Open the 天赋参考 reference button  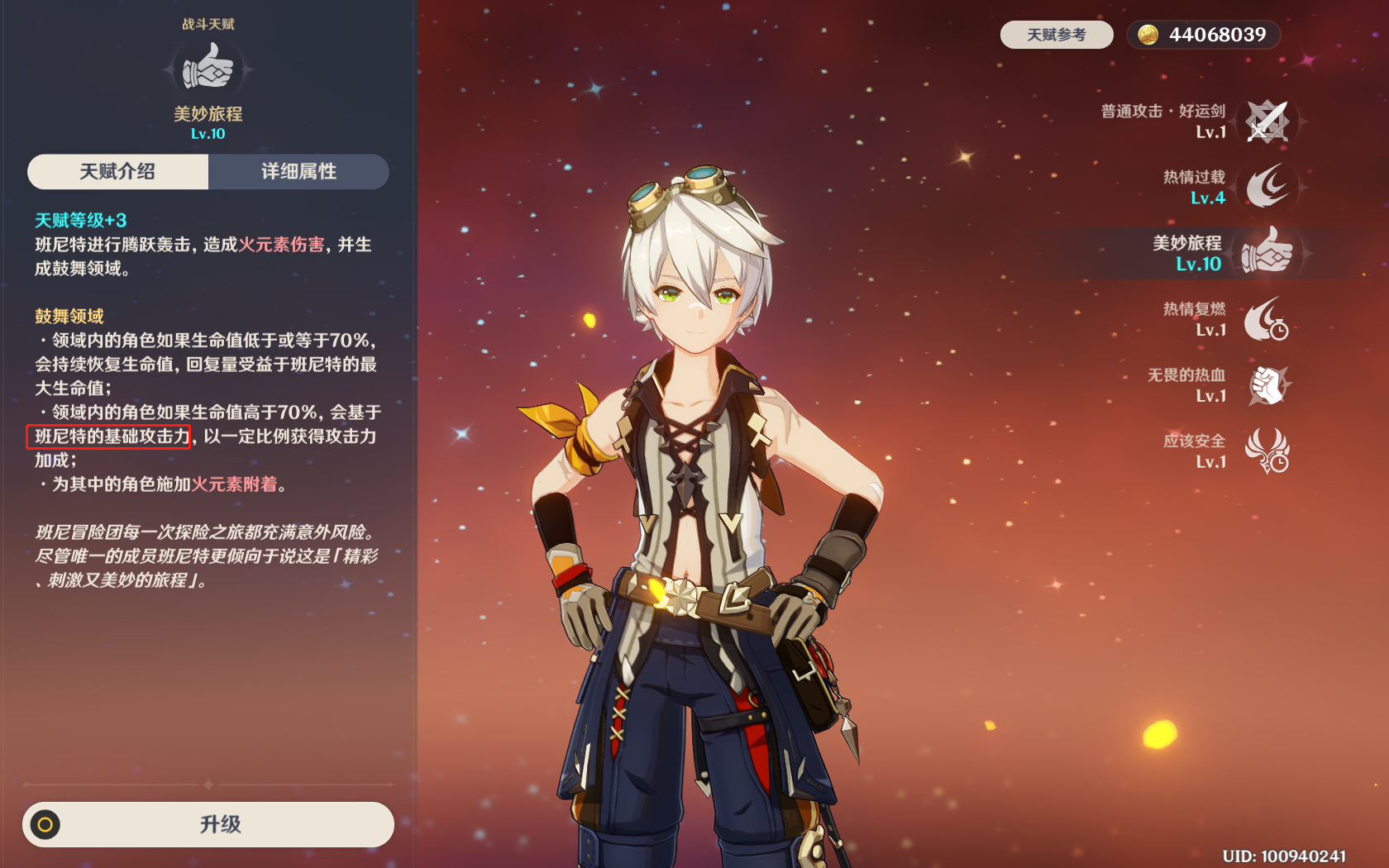point(1056,35)
